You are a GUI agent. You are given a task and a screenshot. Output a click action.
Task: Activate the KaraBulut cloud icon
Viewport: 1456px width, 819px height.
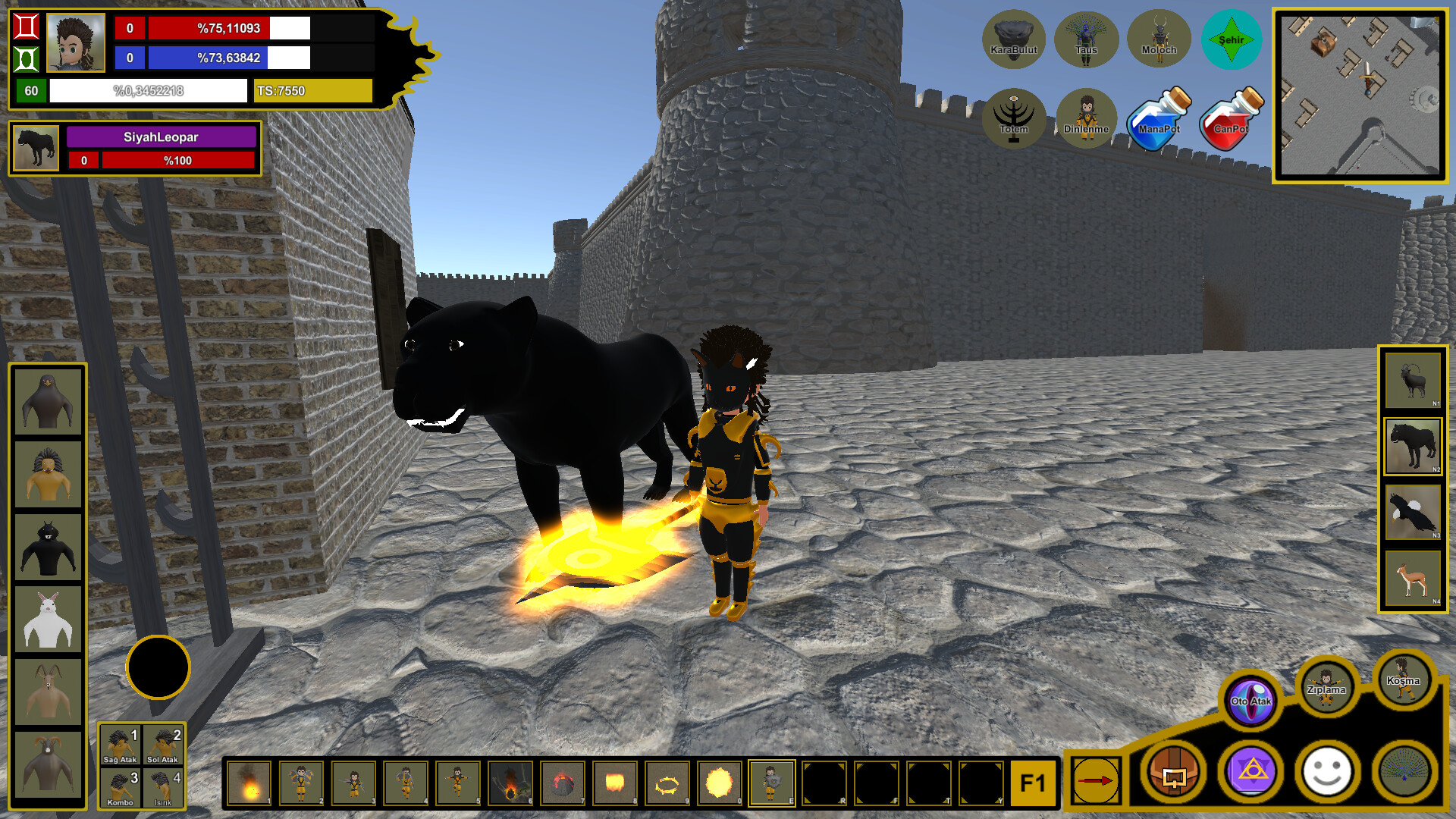click(x=1015, y=39)
